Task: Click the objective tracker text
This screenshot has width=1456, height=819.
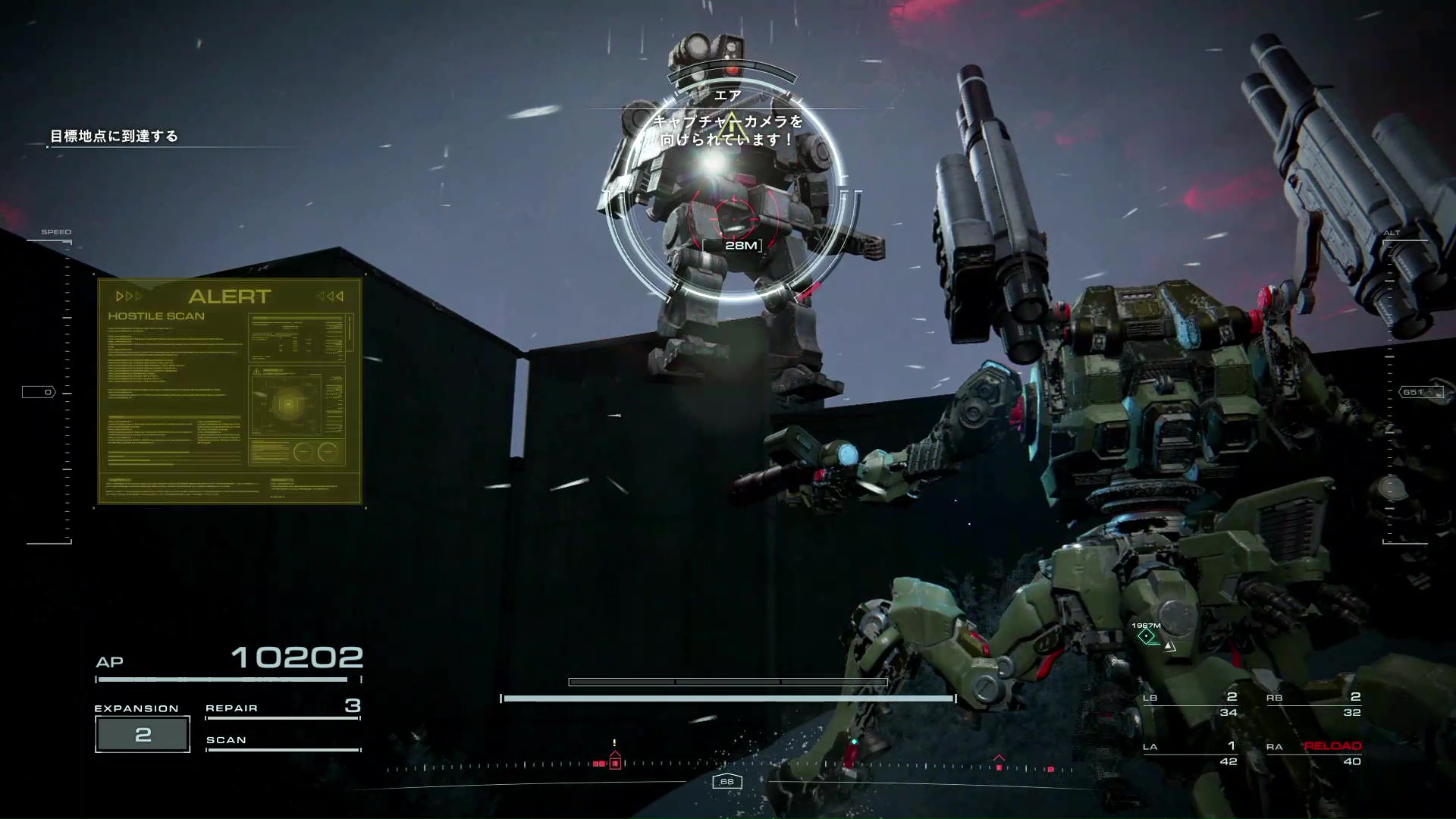Action: pyautogui.click(x=114, y=136)
